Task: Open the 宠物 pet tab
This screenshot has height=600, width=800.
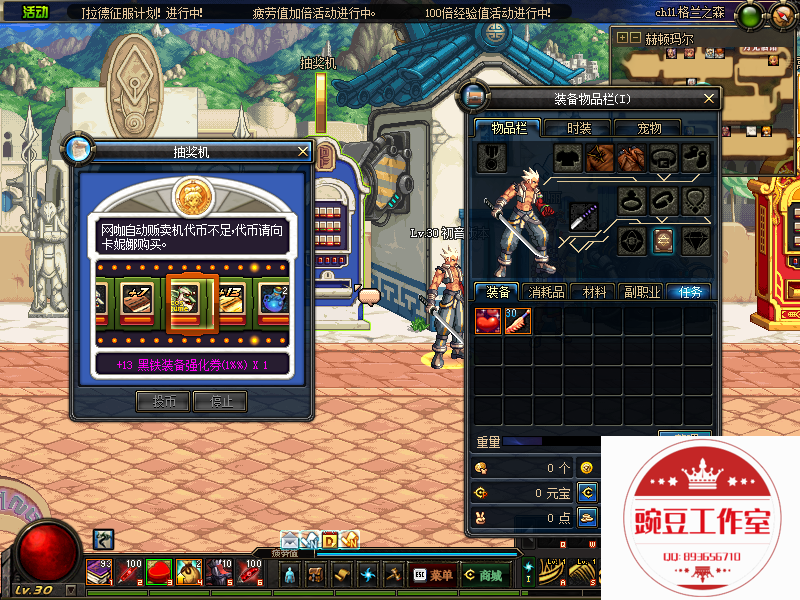Action: pos(649,128)
